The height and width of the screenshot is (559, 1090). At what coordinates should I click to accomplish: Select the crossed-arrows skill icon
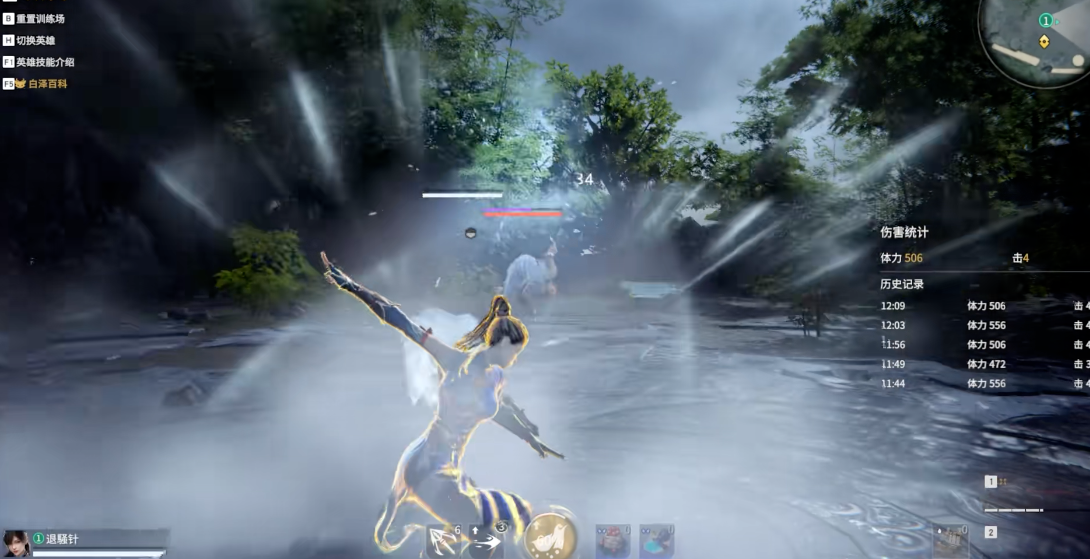(441, 541)
